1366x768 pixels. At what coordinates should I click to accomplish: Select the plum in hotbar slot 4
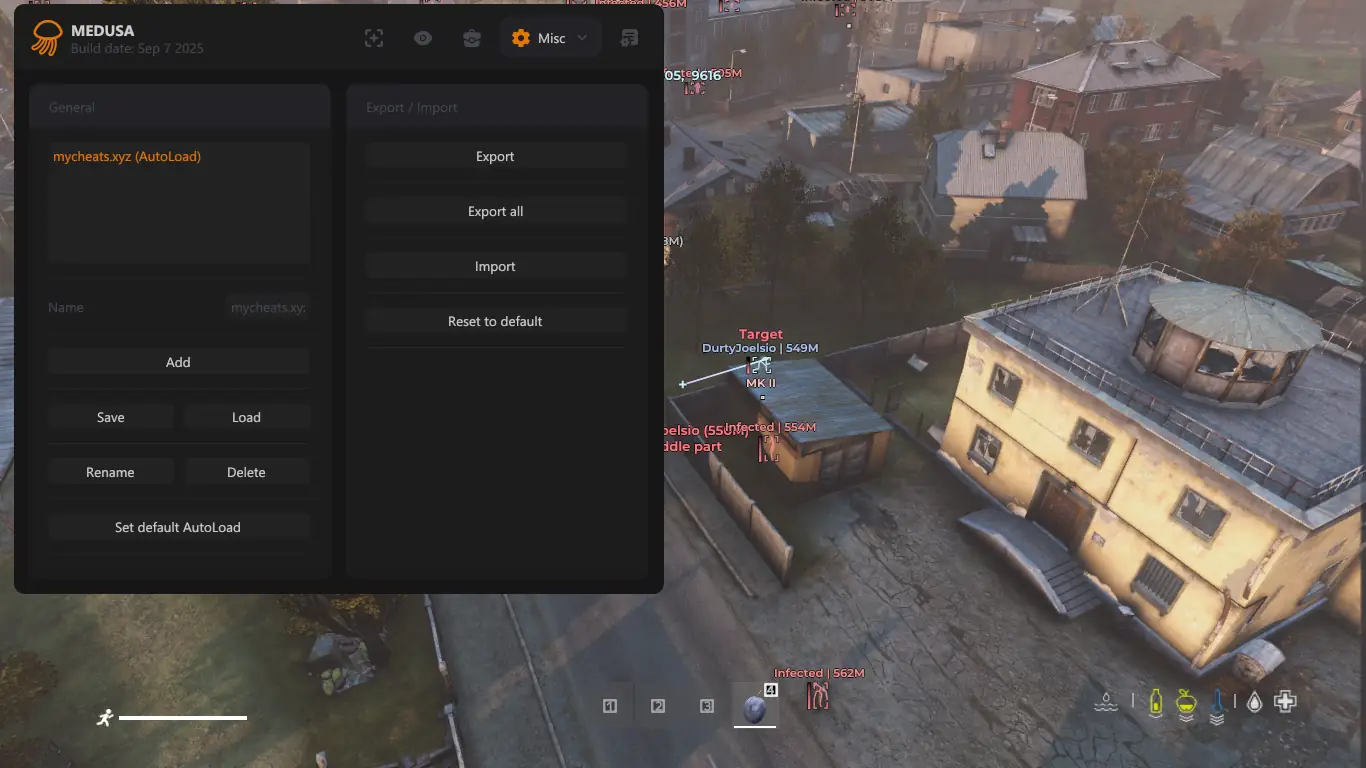point(755,708)
